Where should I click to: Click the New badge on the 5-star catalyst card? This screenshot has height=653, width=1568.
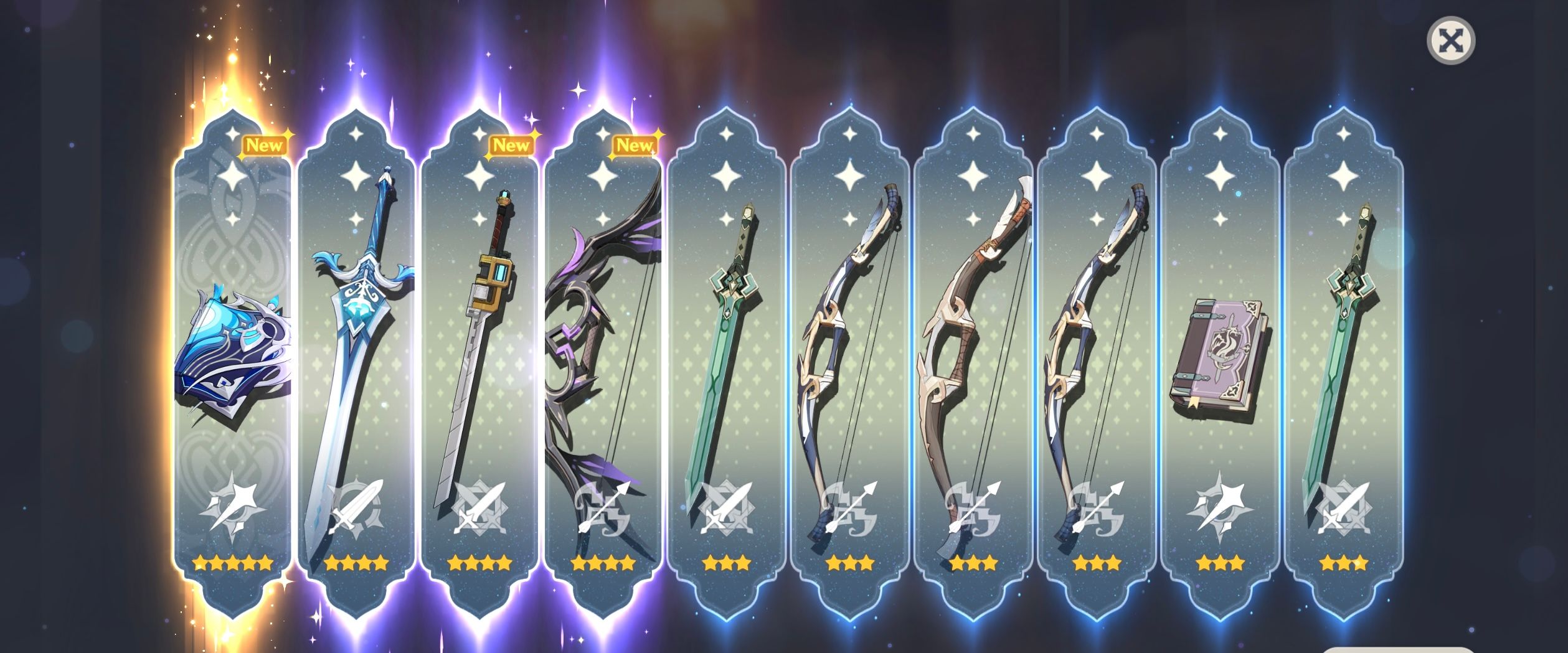click(264, 144)
